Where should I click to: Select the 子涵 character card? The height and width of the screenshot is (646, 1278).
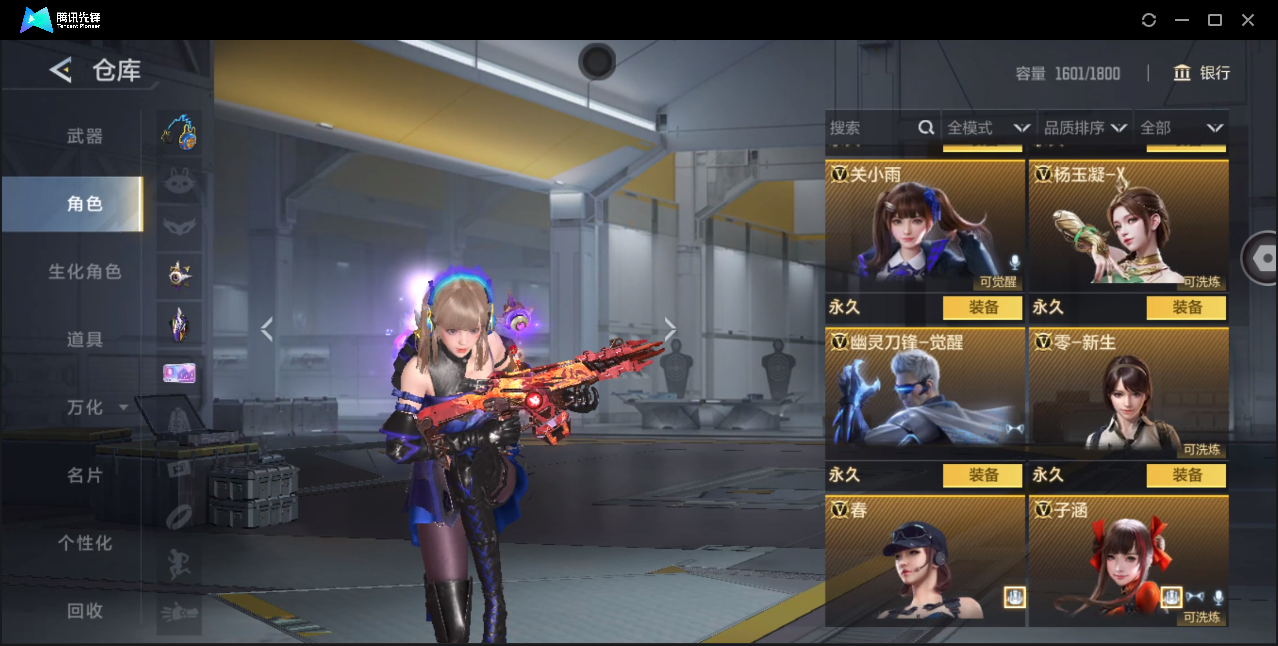(1128, 561)
